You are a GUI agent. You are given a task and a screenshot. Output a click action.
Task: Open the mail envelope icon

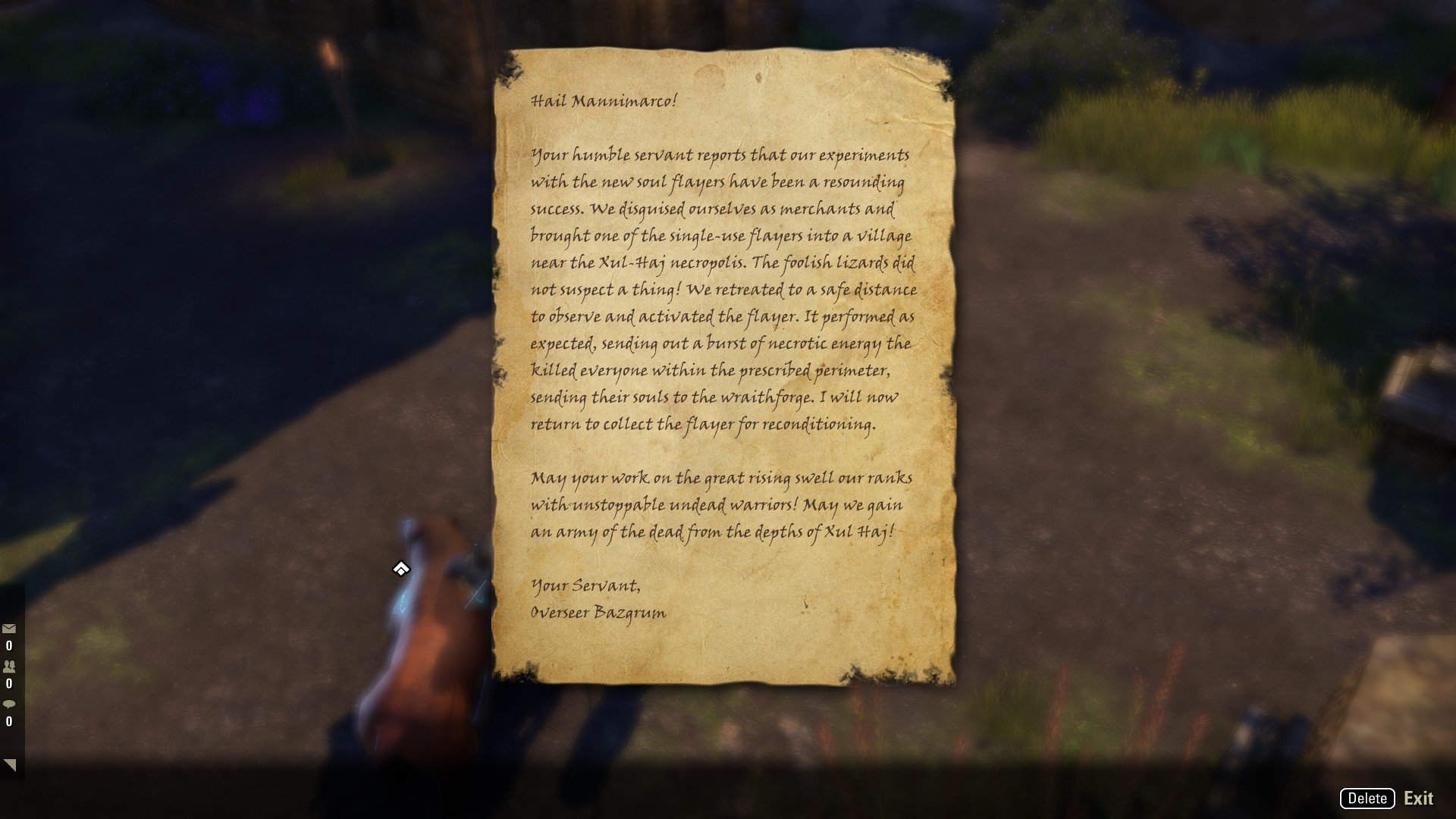[x=9, y=628]
